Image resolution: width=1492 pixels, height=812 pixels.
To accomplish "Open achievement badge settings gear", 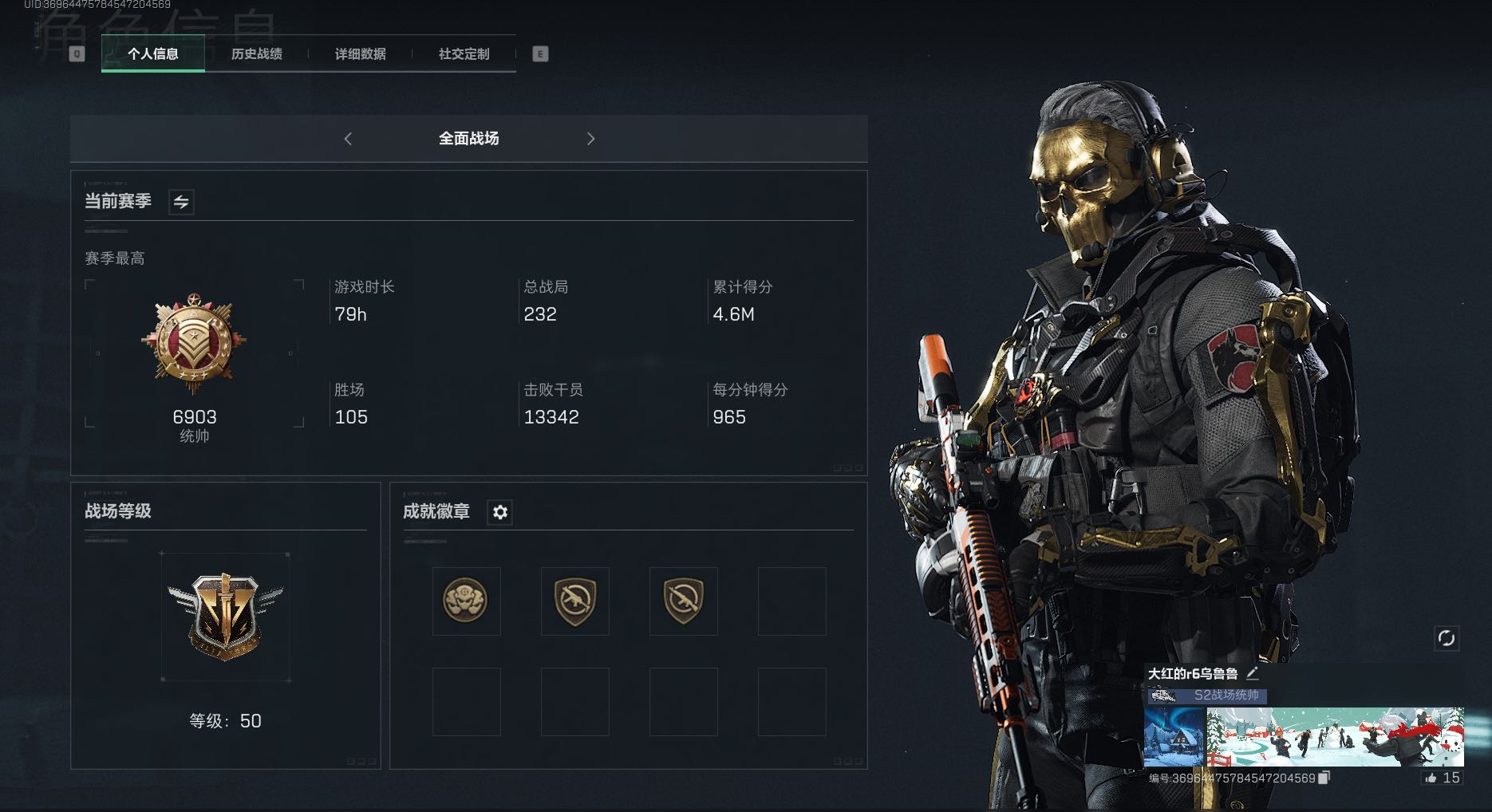I will point(500,512).
